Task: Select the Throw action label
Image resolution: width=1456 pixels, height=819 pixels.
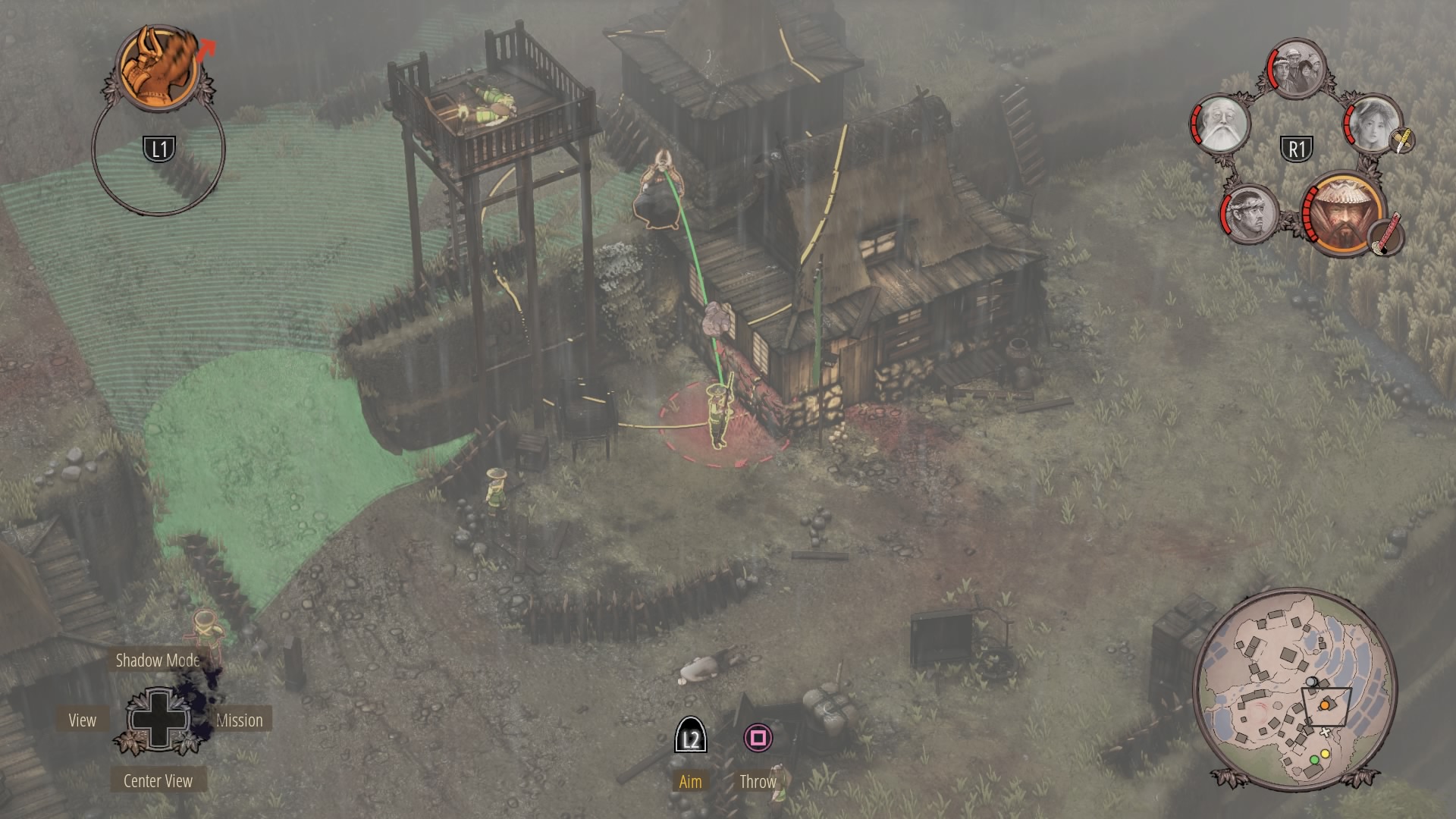Action: pyautogui.click(x=758, y=782)
